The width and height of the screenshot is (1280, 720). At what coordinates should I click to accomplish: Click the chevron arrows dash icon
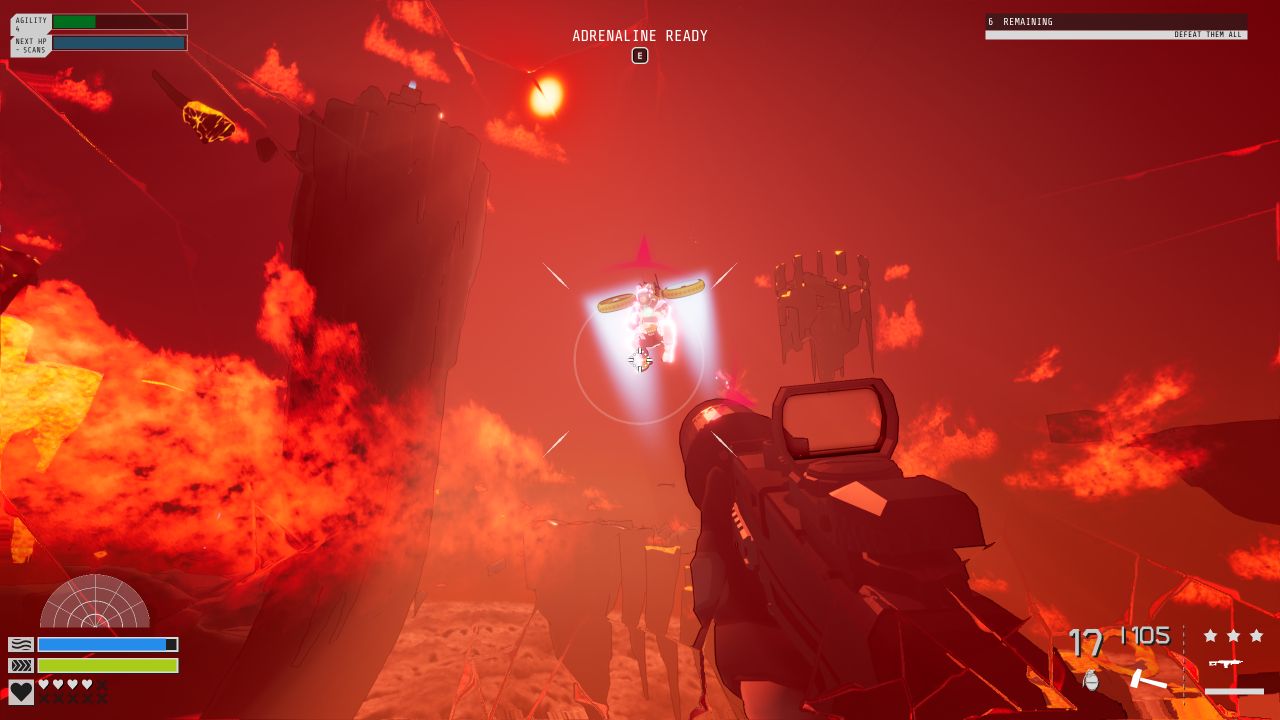pyautogui.click(x=21, y=665)
